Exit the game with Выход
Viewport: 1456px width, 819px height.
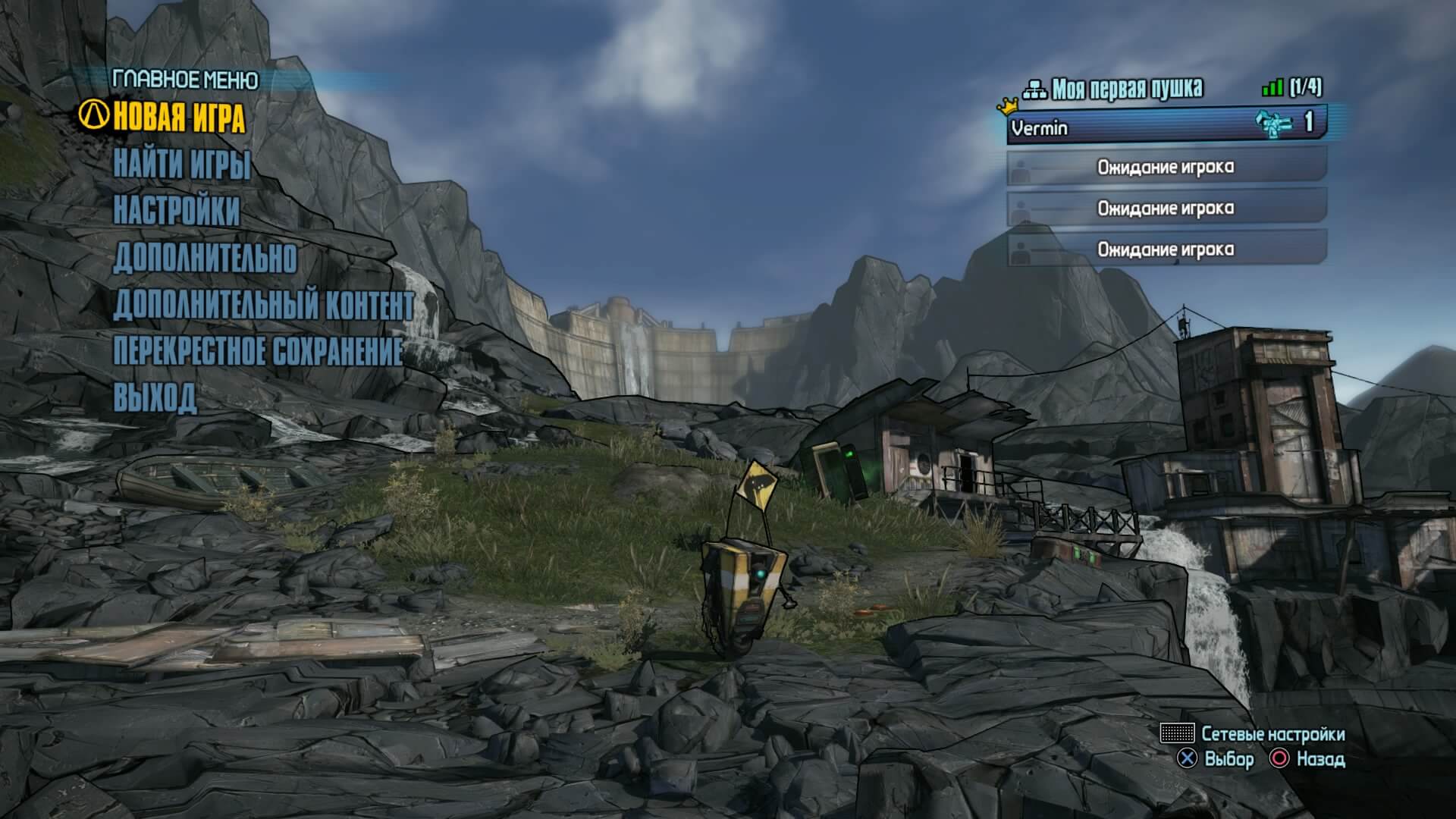(155, 397)
